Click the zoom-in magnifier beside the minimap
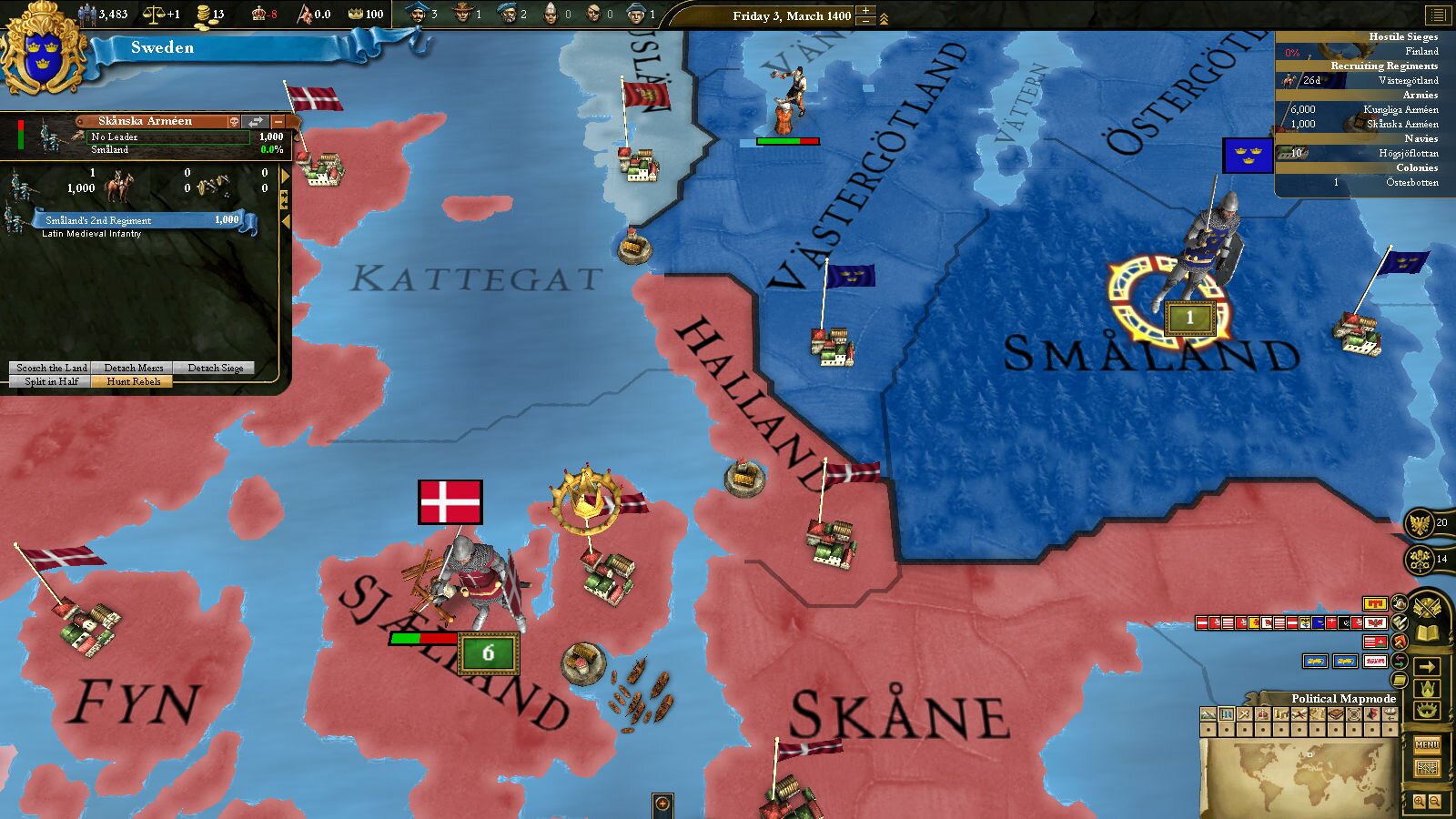1456x819 pixels. pyautogui.click(x=1419, y=800)
